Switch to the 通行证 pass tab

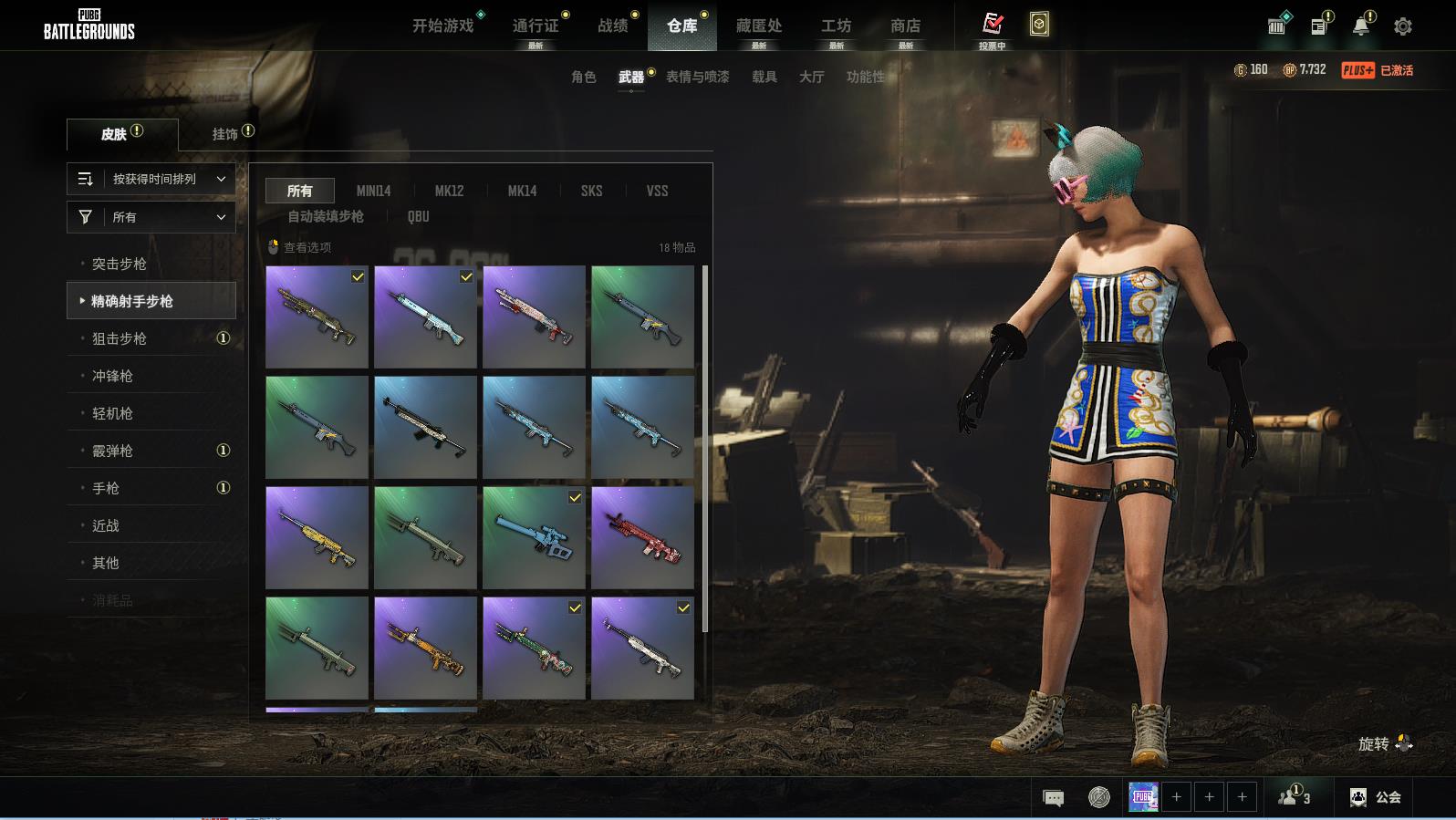pos(536,26)
